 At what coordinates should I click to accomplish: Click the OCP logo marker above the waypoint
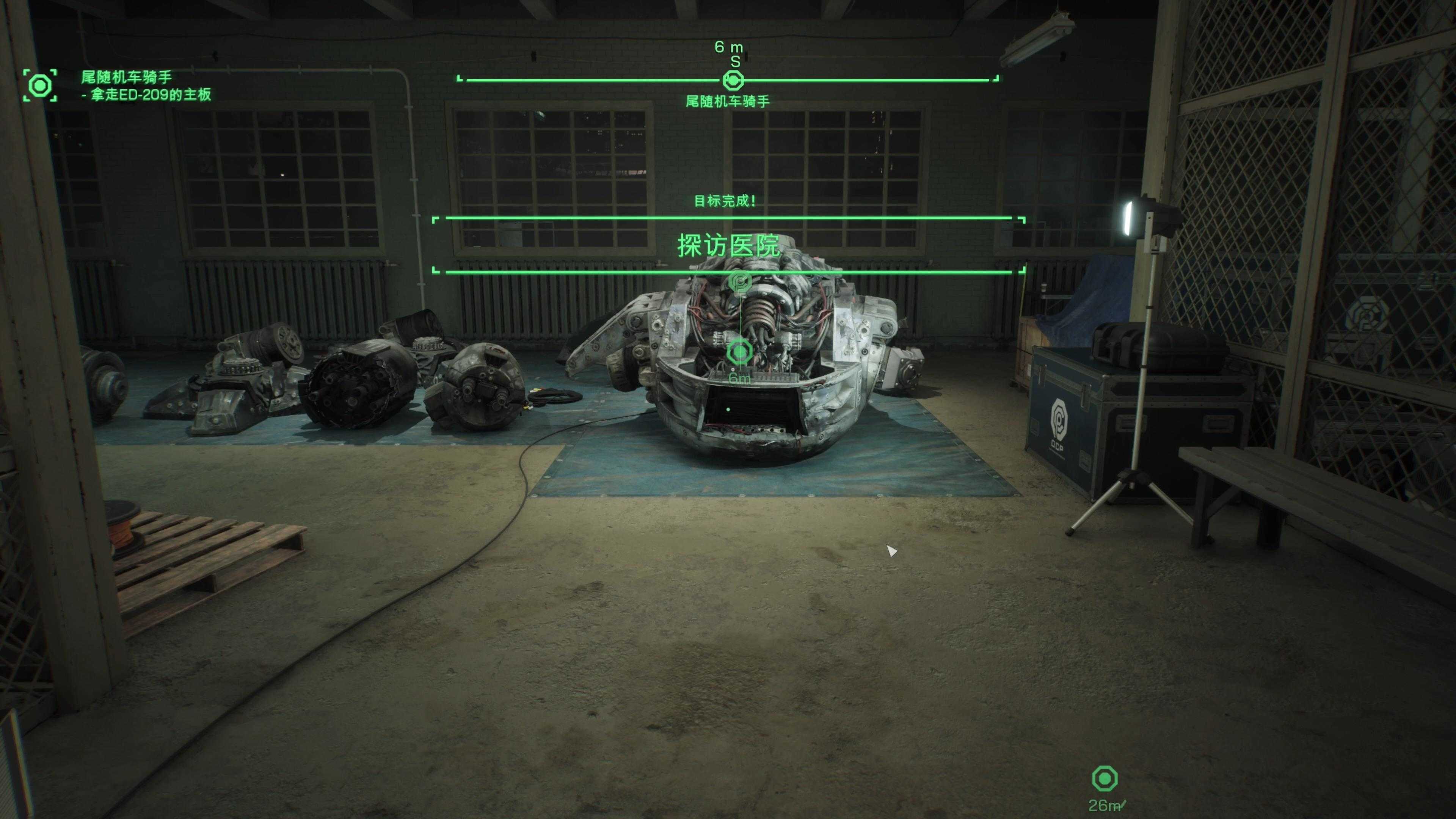(x=739, y=281)
